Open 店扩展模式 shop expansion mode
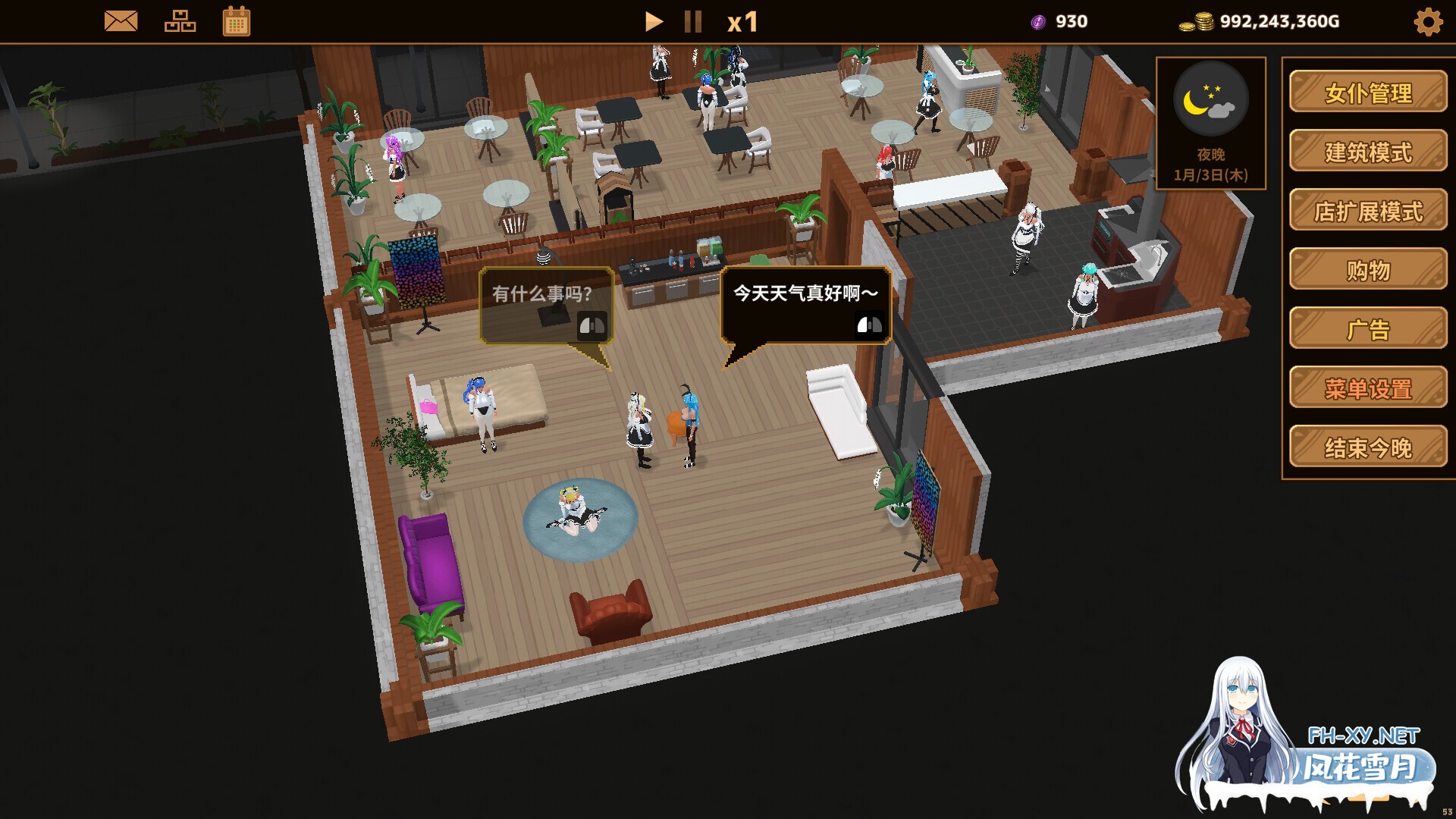Screen dimensions: 1456x819 [1367, 211]
